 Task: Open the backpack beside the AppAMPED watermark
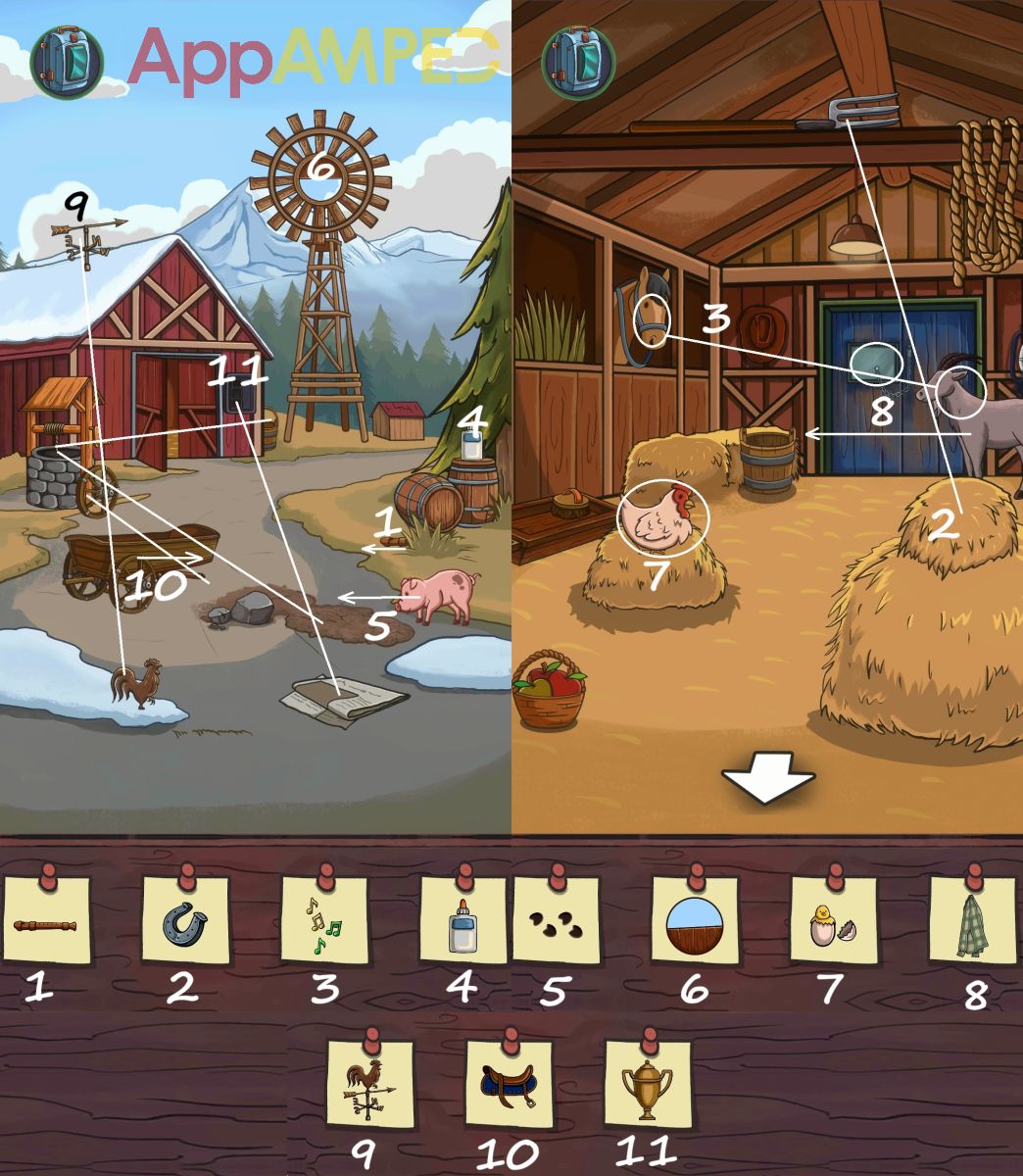67,63
